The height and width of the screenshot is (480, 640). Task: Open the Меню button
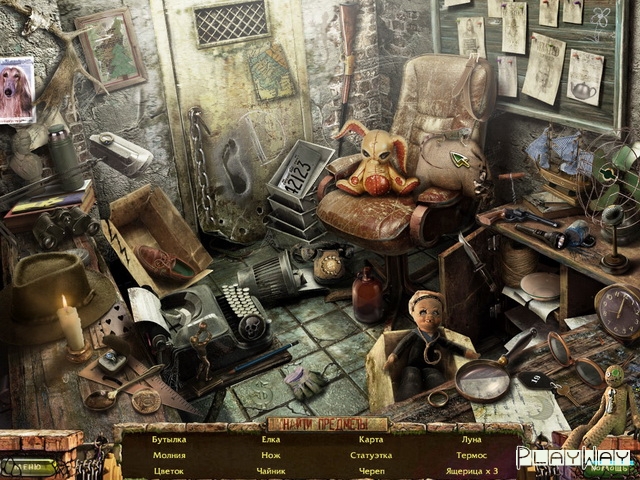pos(28,466)
